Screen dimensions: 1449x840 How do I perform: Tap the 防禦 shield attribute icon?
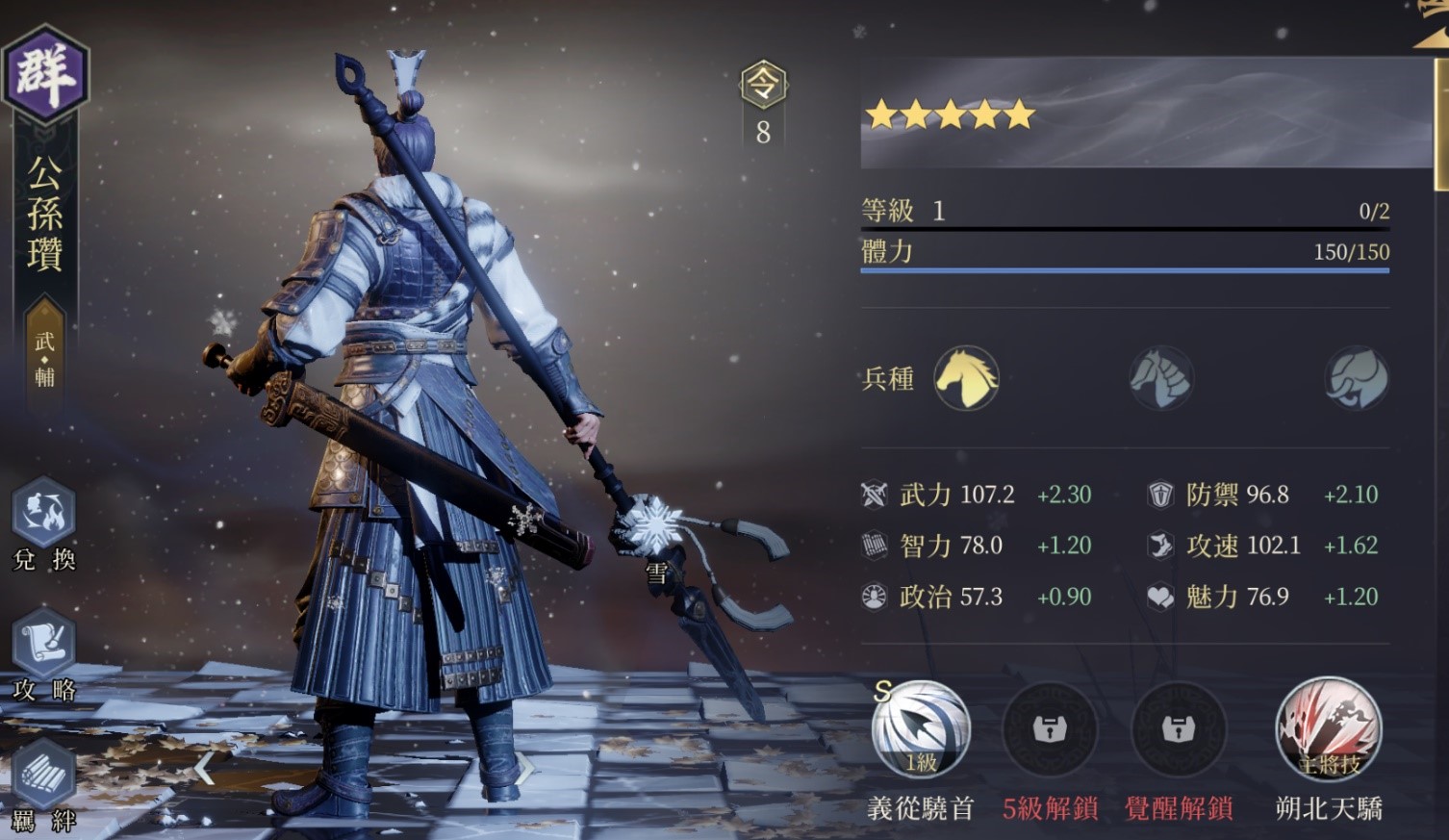pos(1160,495)
